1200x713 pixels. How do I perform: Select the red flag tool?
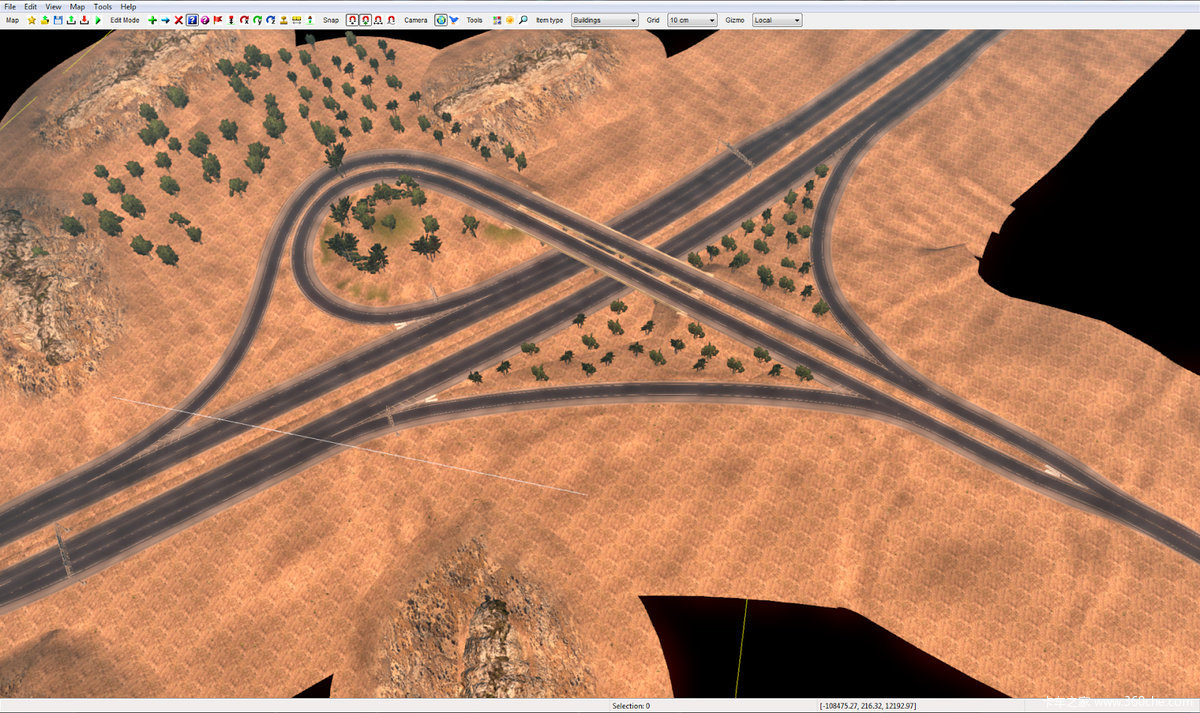pyautogui.click(x=218, y=20)
